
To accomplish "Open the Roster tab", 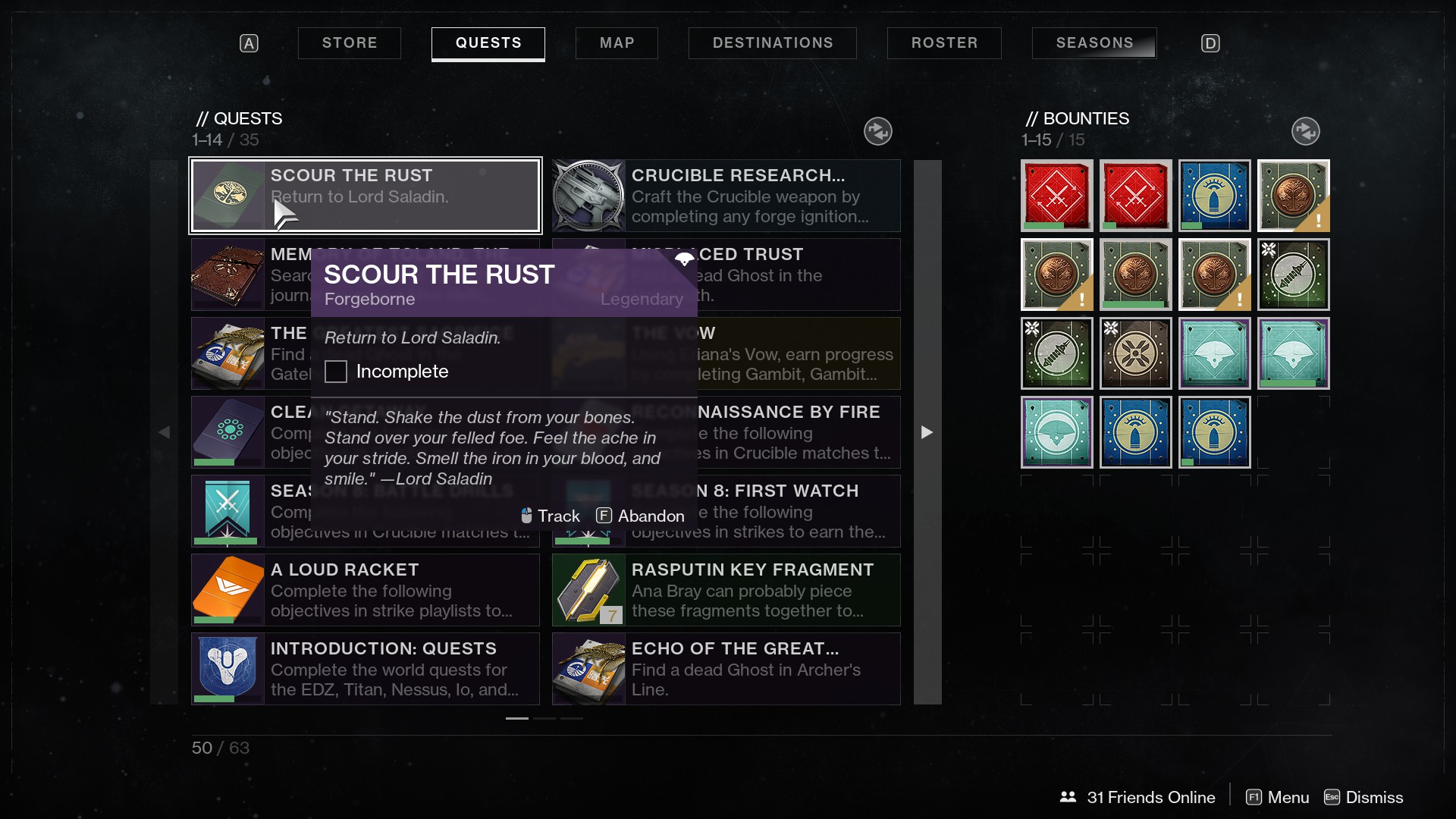I will pos(944,43).
